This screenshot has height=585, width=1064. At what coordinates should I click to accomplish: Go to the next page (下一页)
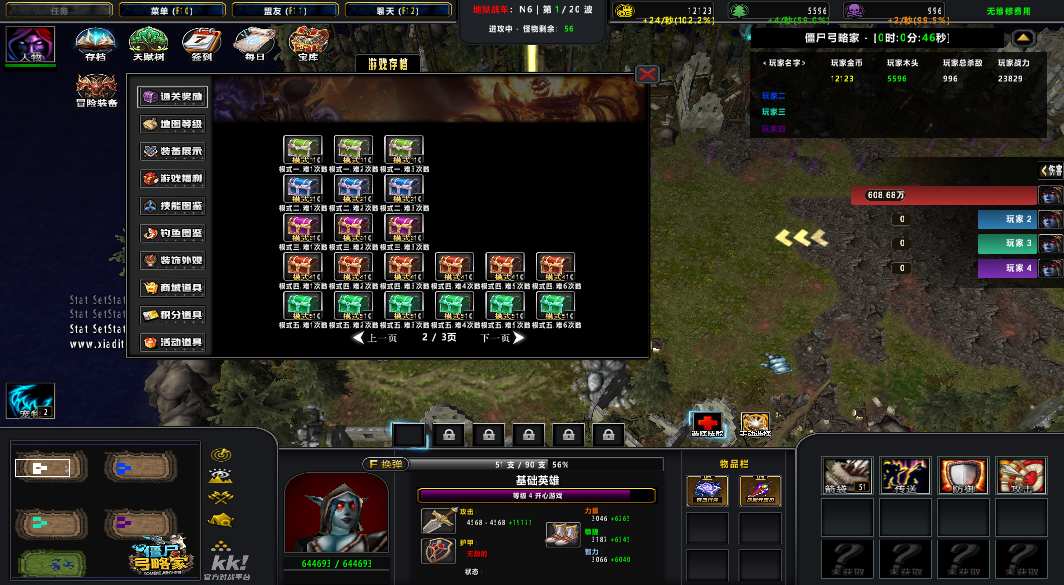[x=502, y=338]
